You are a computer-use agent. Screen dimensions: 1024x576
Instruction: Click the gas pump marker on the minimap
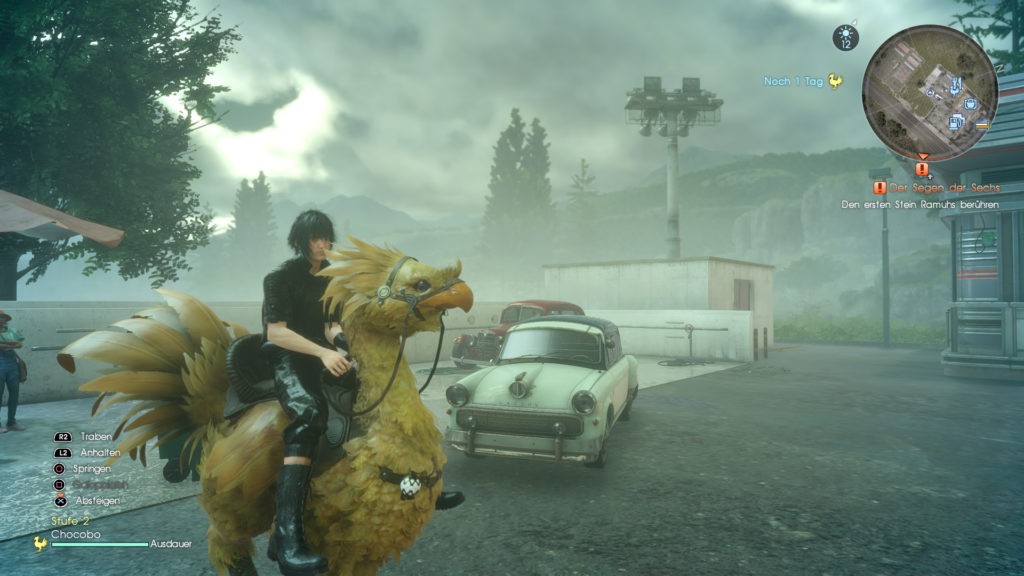point(956,122)
